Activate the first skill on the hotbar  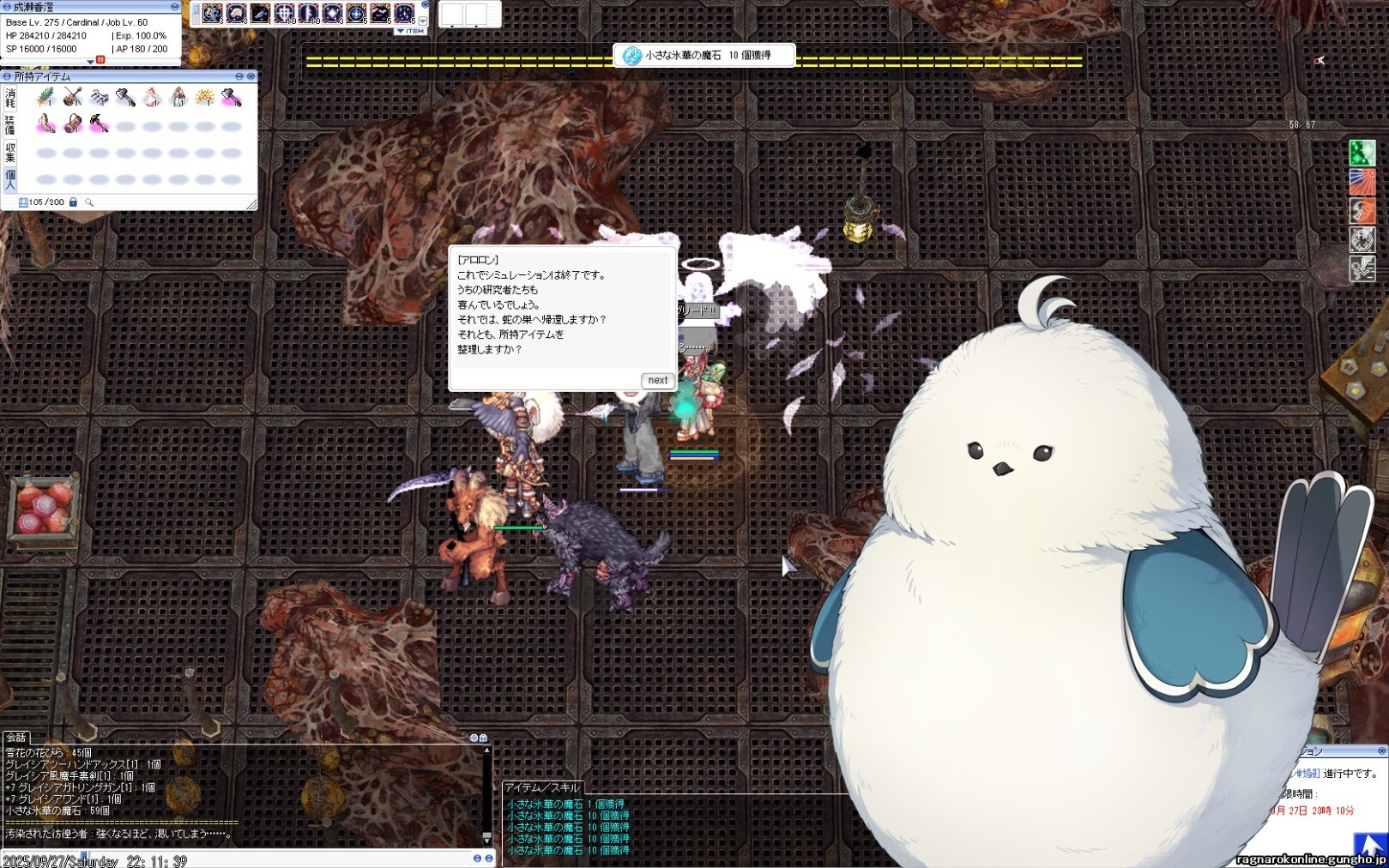212,14
